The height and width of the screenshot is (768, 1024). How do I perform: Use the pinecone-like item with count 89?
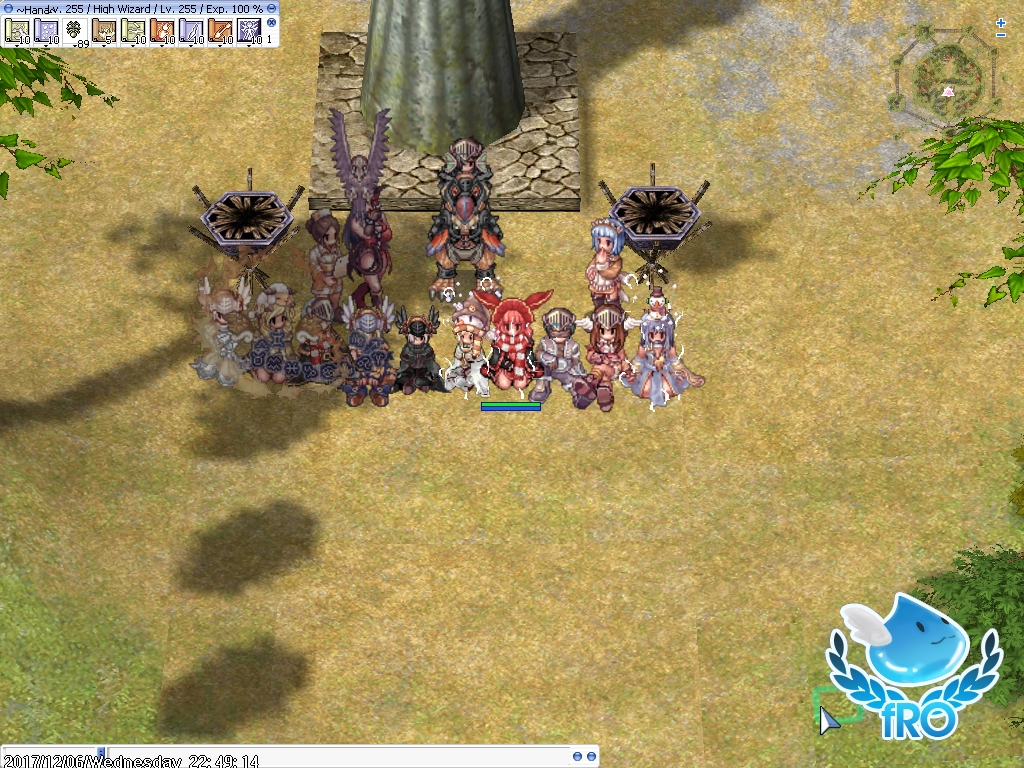pyautogui.click(x=76, y=33)
